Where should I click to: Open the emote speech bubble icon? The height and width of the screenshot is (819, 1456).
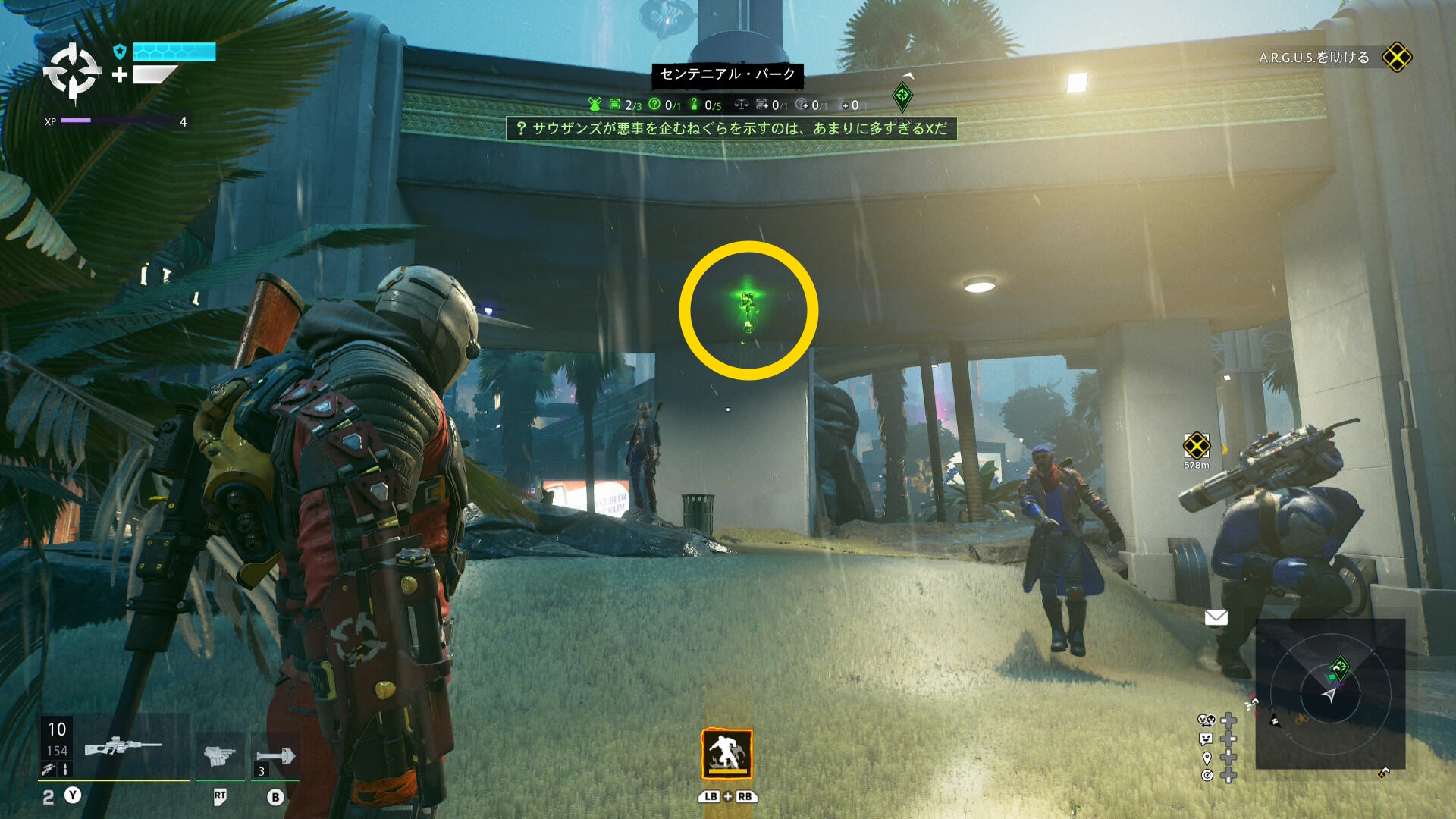(x=1206, y=739)
